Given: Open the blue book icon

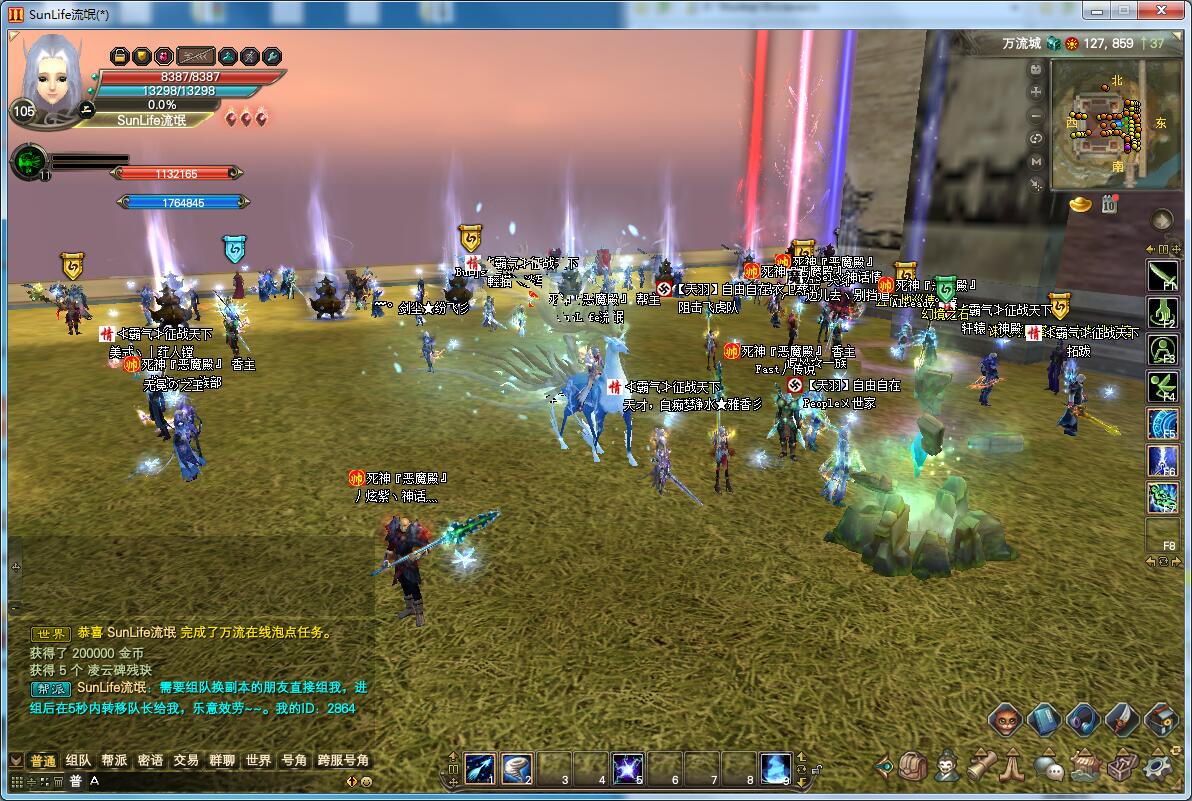Looking at the screenshot, I should tap(1043, 719).
